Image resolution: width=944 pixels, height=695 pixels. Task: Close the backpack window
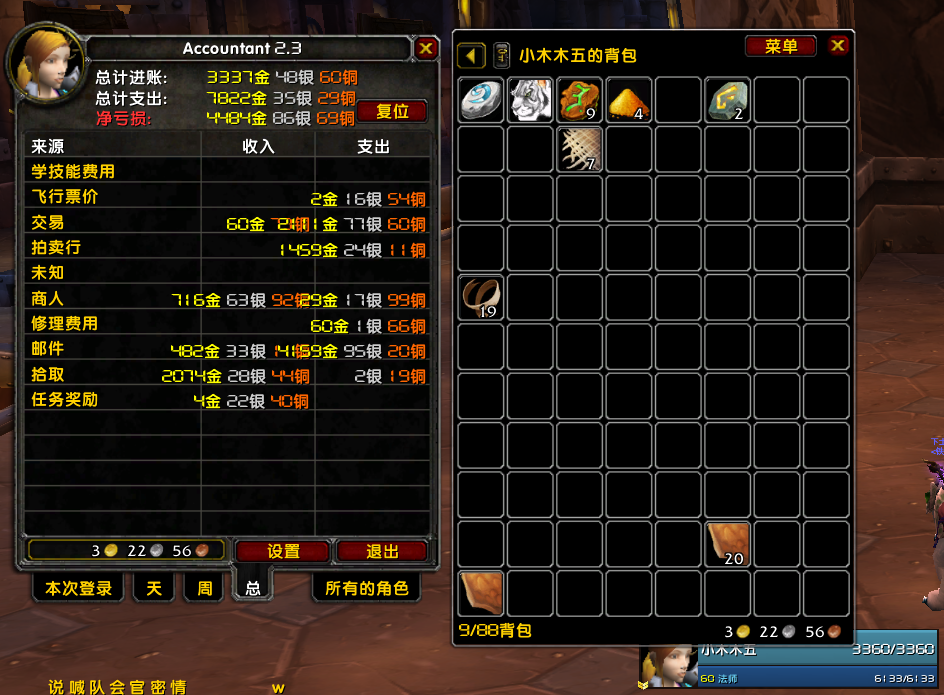(x=838, y=46)
